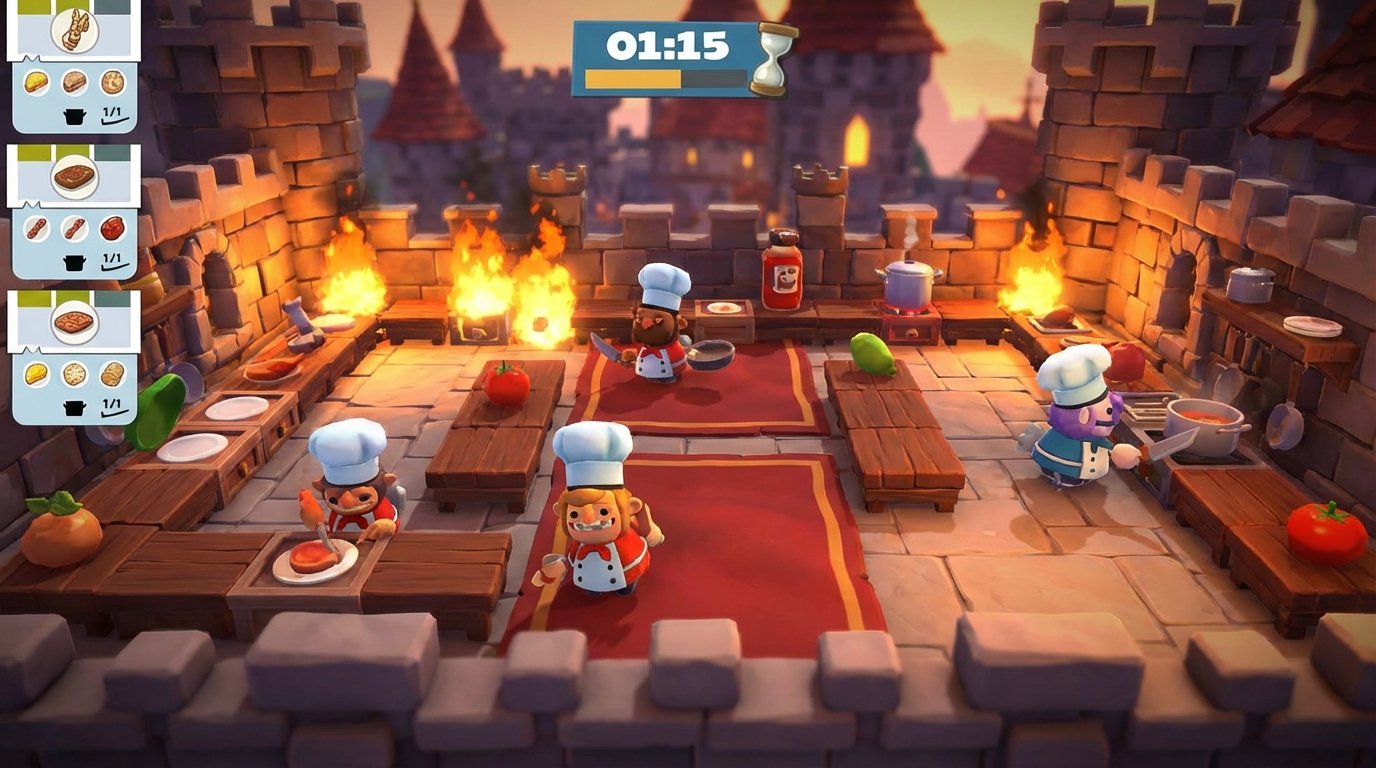The image size is (1376, 768).
Task: Toggle the 1/1 counter on the bottom order card
Action: tap(111, 404)
